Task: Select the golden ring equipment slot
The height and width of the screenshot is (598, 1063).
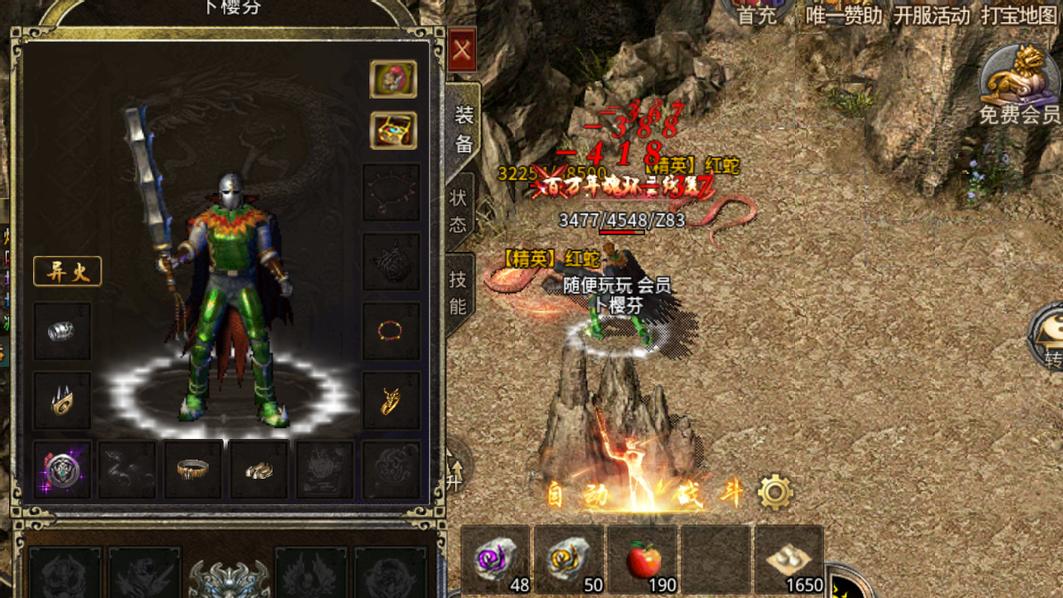Action: 193,469
